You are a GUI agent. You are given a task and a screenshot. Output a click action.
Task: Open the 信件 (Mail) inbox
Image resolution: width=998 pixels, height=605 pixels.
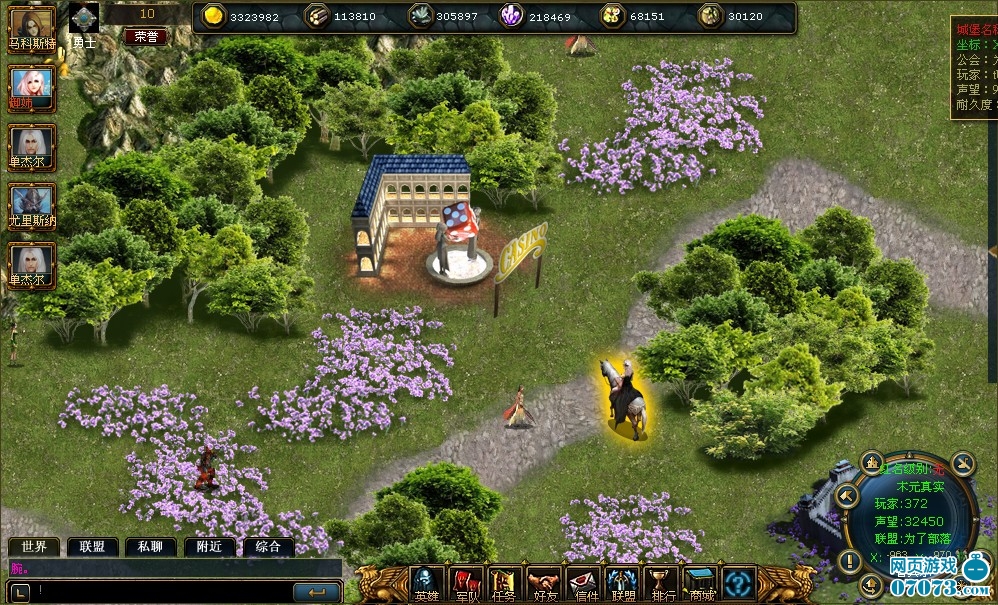pyautogui.click(x=584, y=584)
